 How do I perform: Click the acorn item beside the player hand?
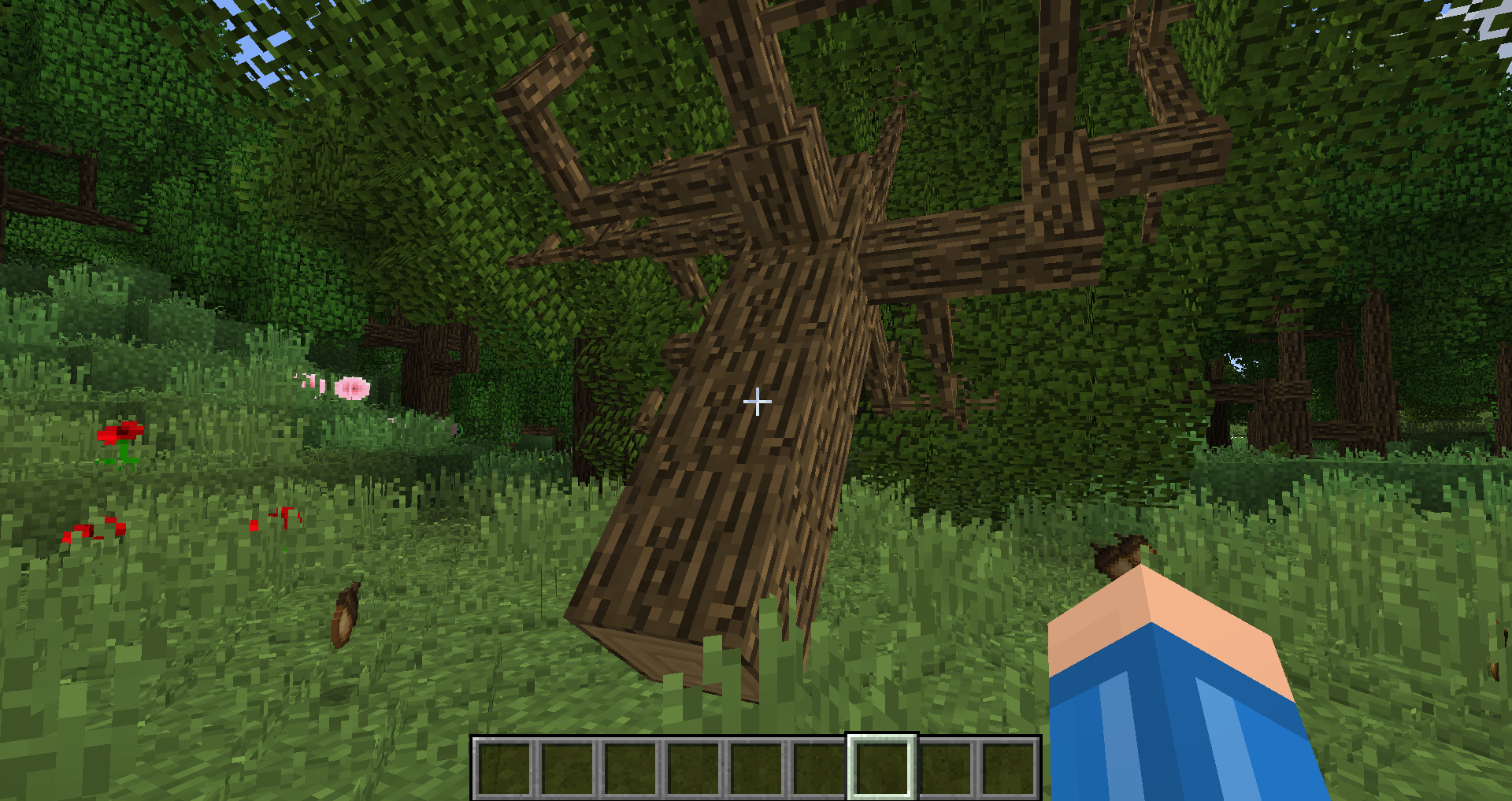1119,556
